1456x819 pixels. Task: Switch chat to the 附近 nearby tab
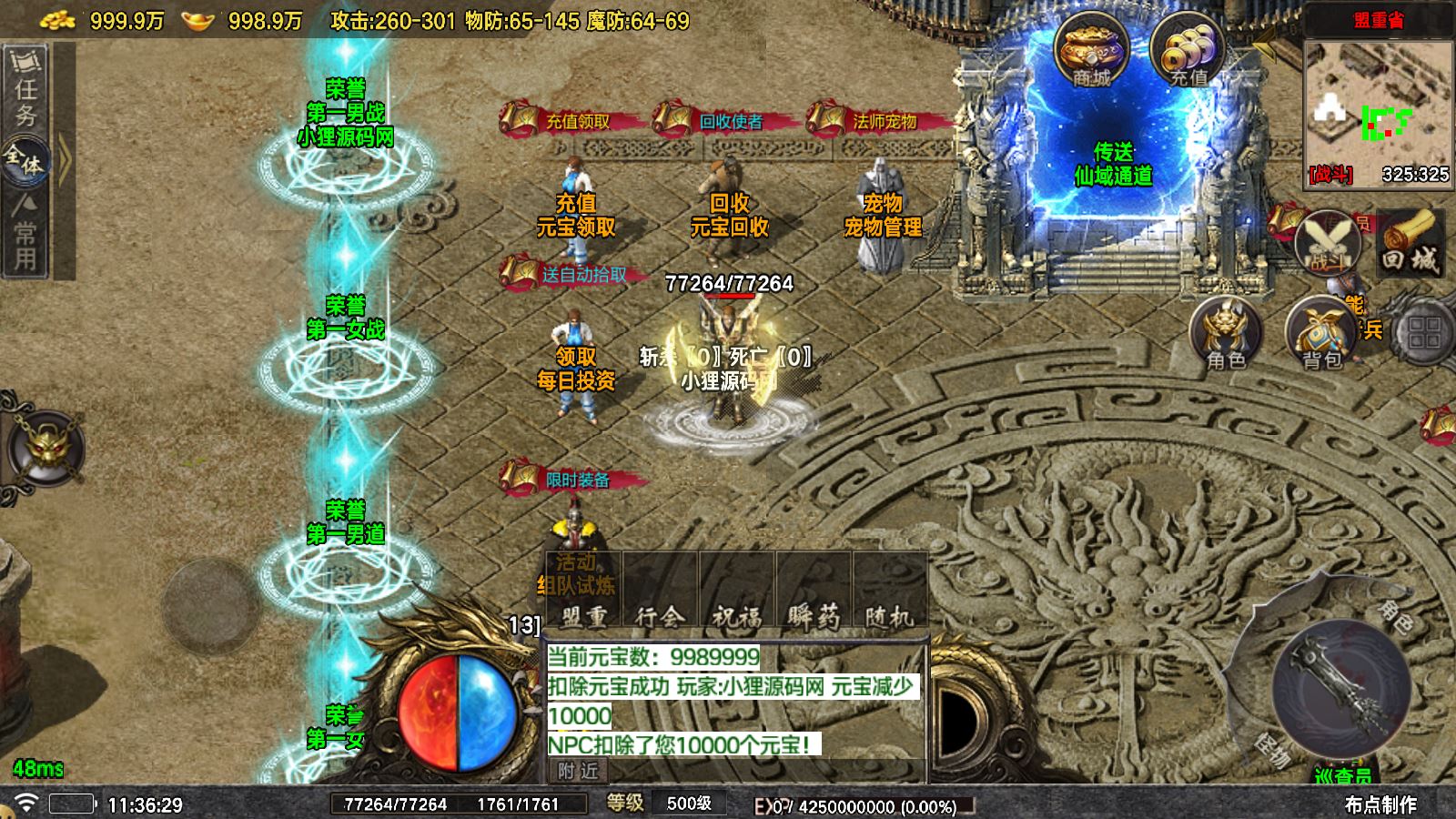pyautogui.click(x=579, y=771)
